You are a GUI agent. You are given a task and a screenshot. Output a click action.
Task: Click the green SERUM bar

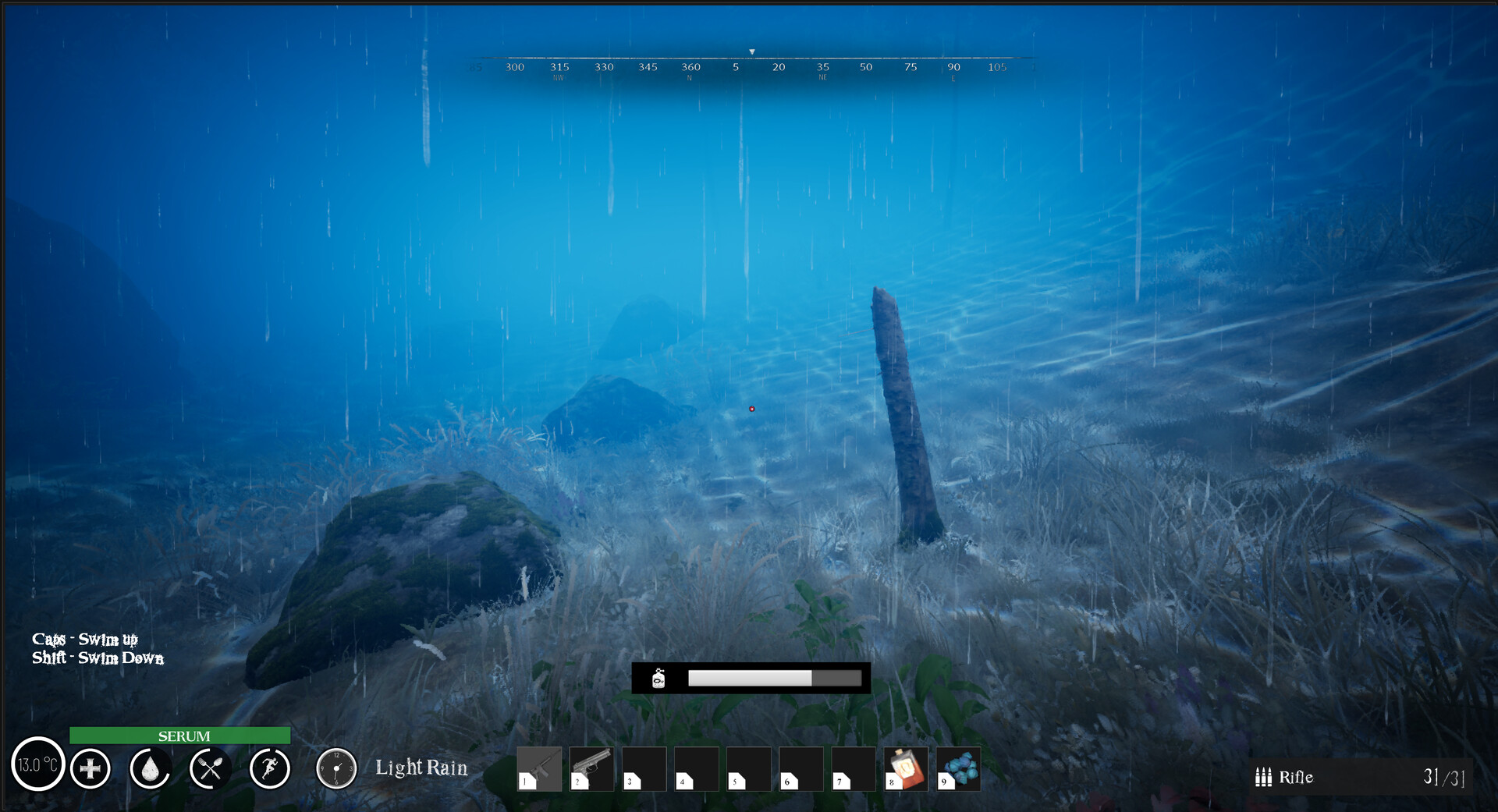tap(179, 736)
